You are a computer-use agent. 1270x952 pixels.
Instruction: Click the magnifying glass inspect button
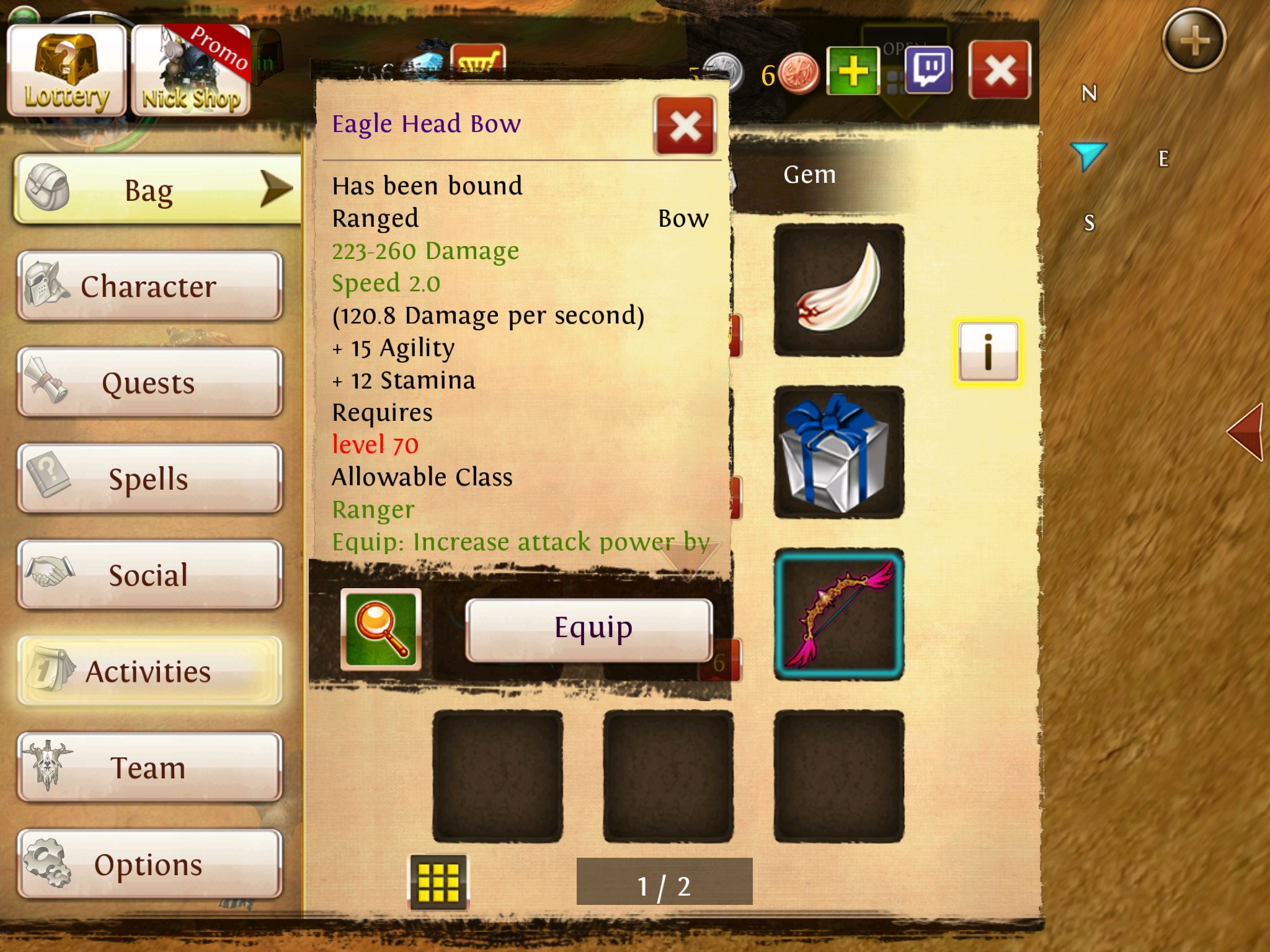point(381,629)
